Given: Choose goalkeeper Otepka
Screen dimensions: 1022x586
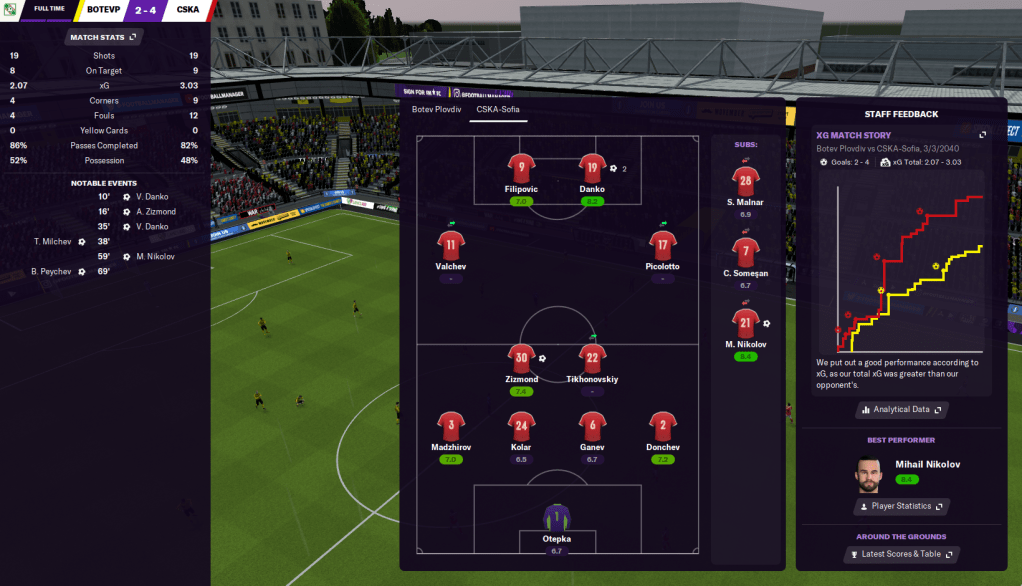Looking at the screenshot, I should (x=556, y=517).
